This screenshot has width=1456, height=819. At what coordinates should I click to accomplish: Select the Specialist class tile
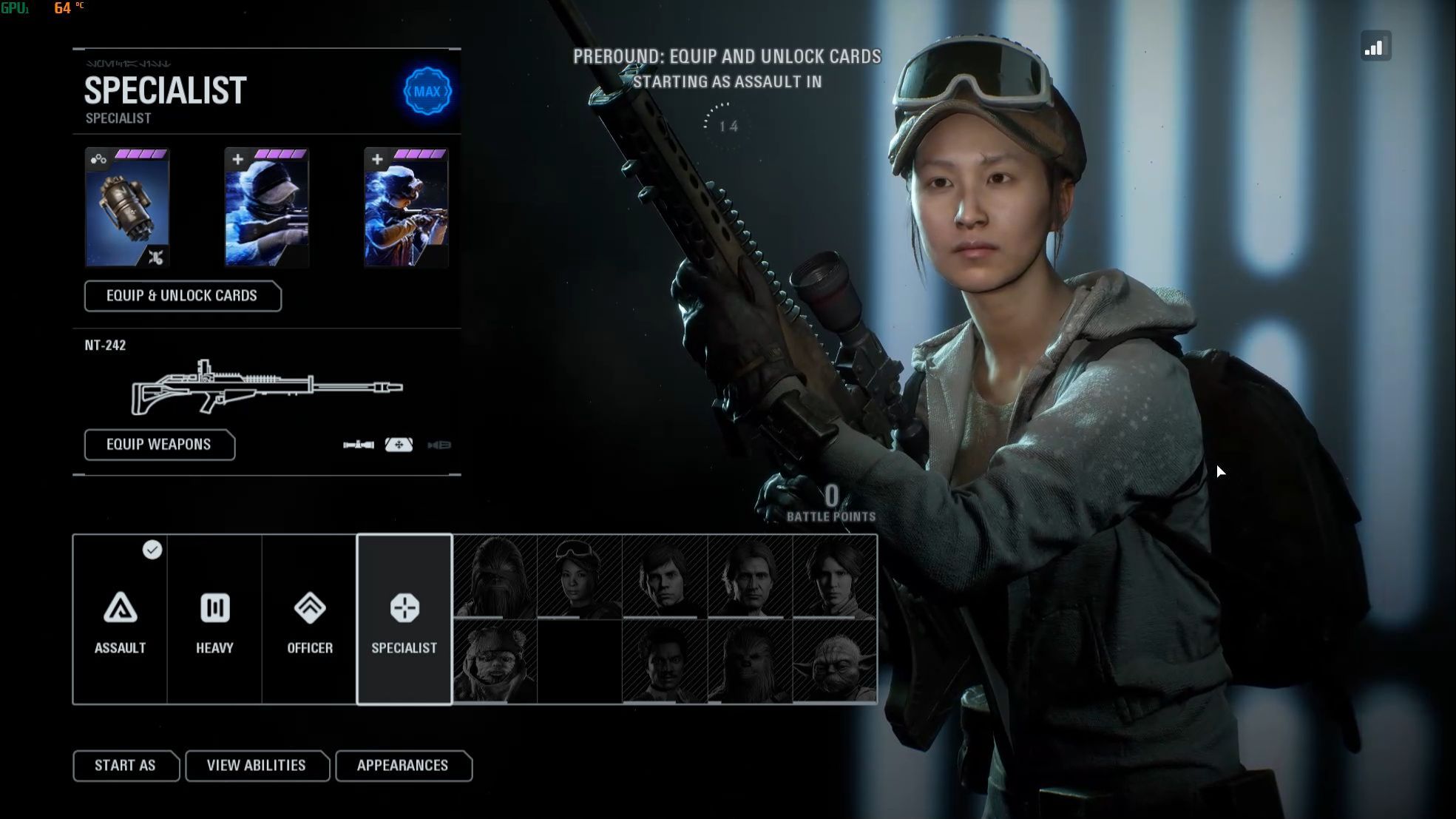(x=404, y=619)
